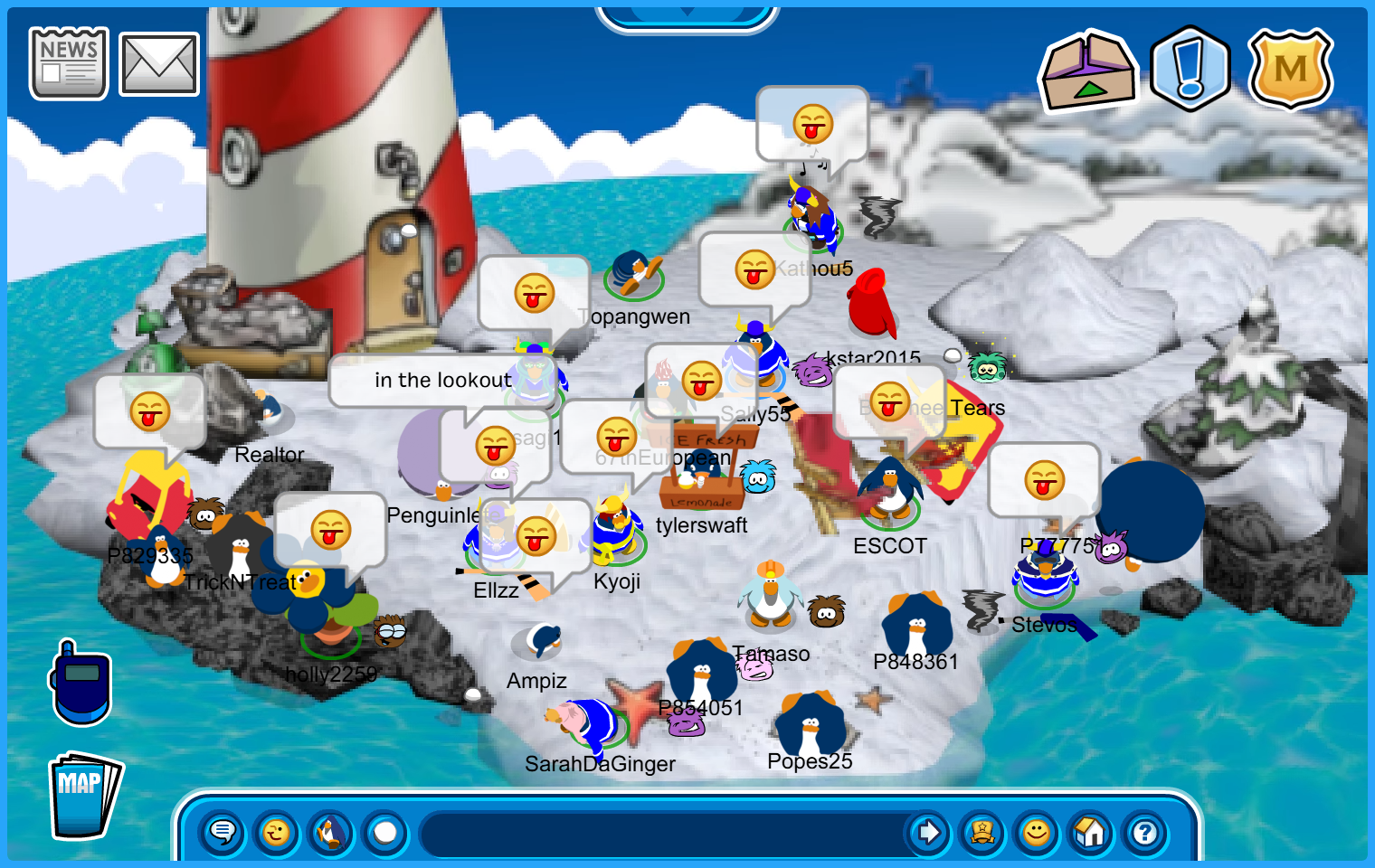Show the winking emote list
Screen dimensions: 1375x868
277,832
